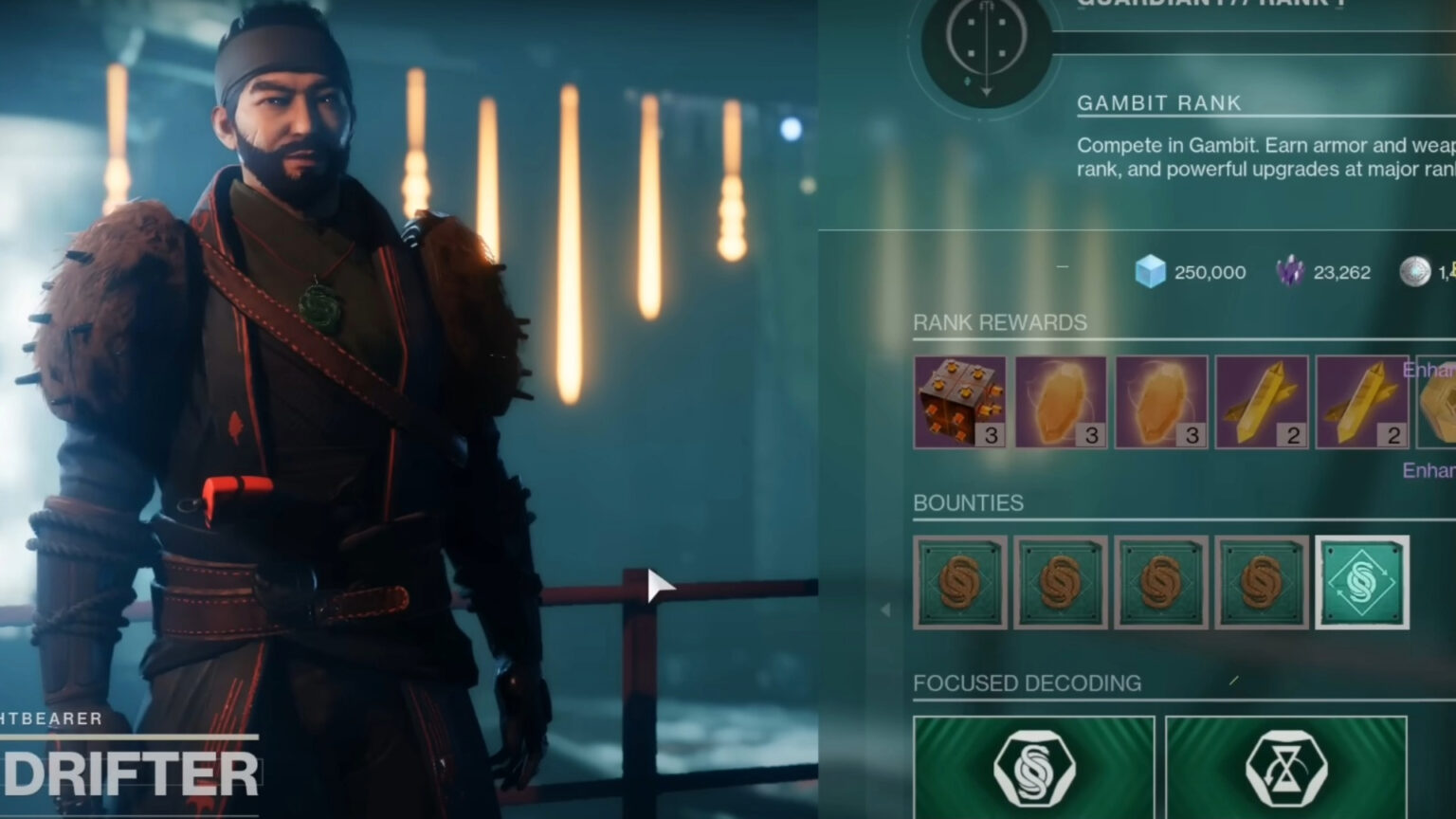The height and width of the screenshot is (819, 1456).
Task: Select an Upgrade Module reward showing quantity 2
Action: pyautogui.click(x=1261, y=401)
